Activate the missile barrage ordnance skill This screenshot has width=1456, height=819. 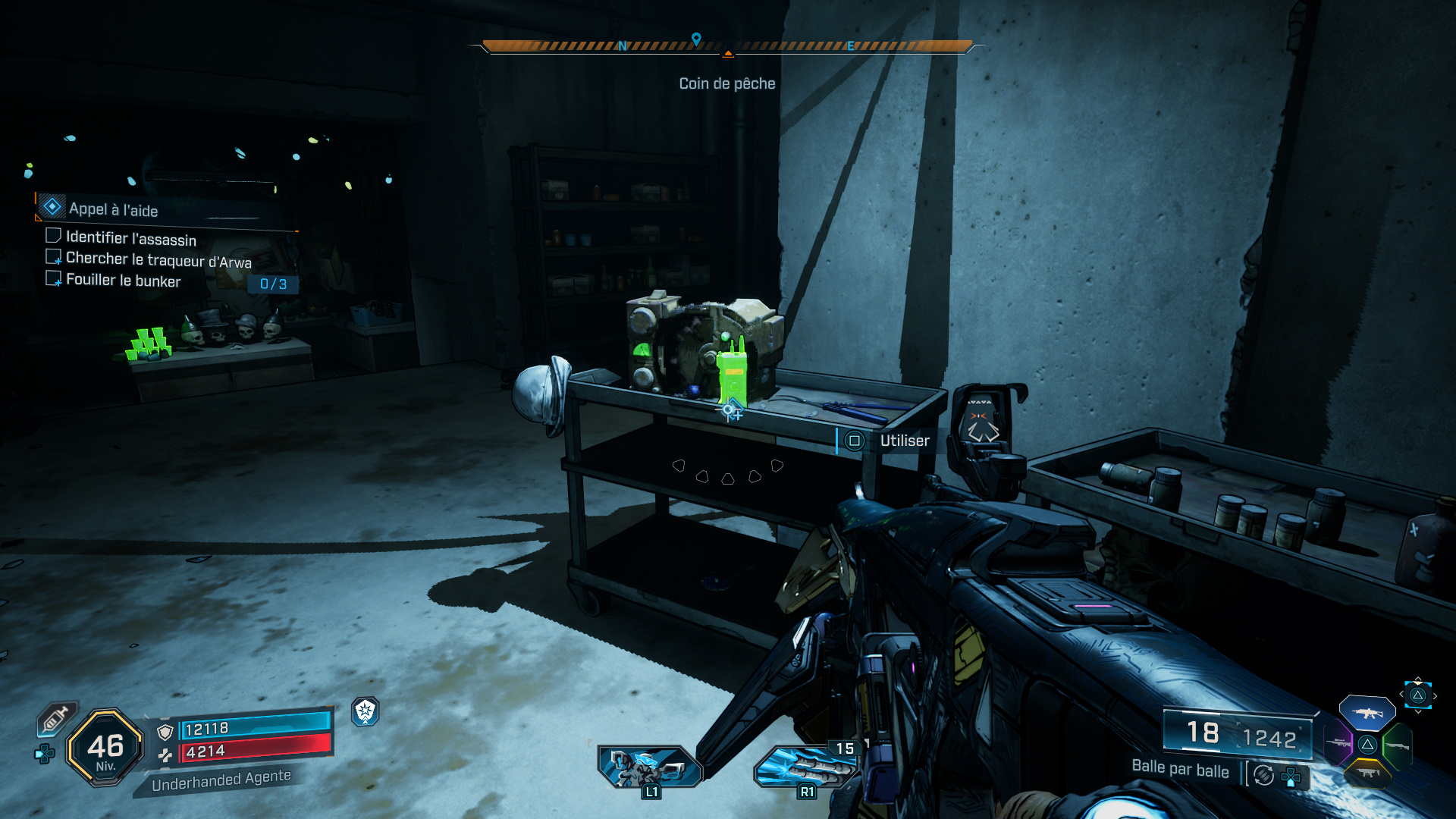[x=805, y=766]
